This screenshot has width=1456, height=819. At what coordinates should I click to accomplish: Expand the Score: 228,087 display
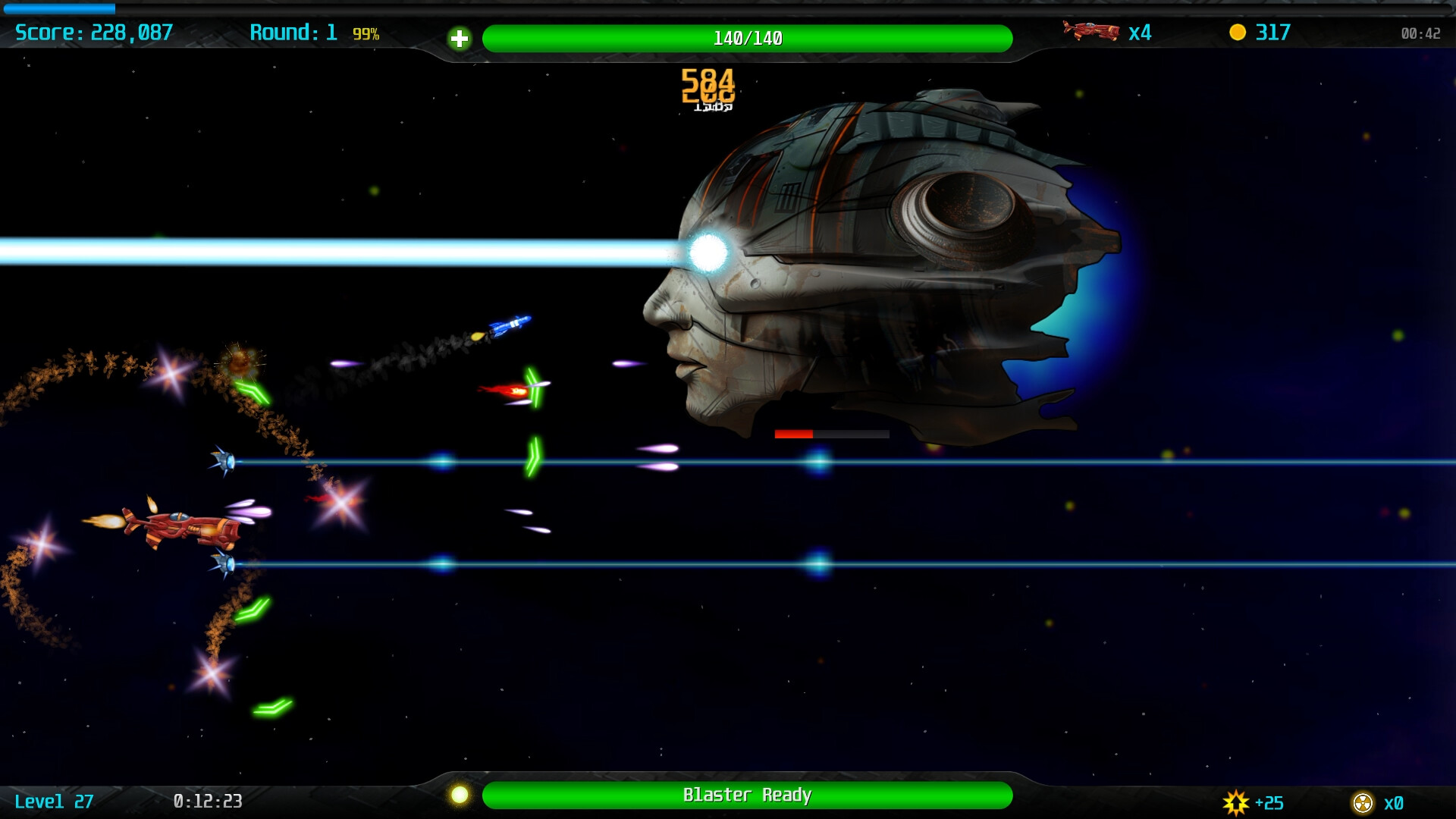(95, 33)
